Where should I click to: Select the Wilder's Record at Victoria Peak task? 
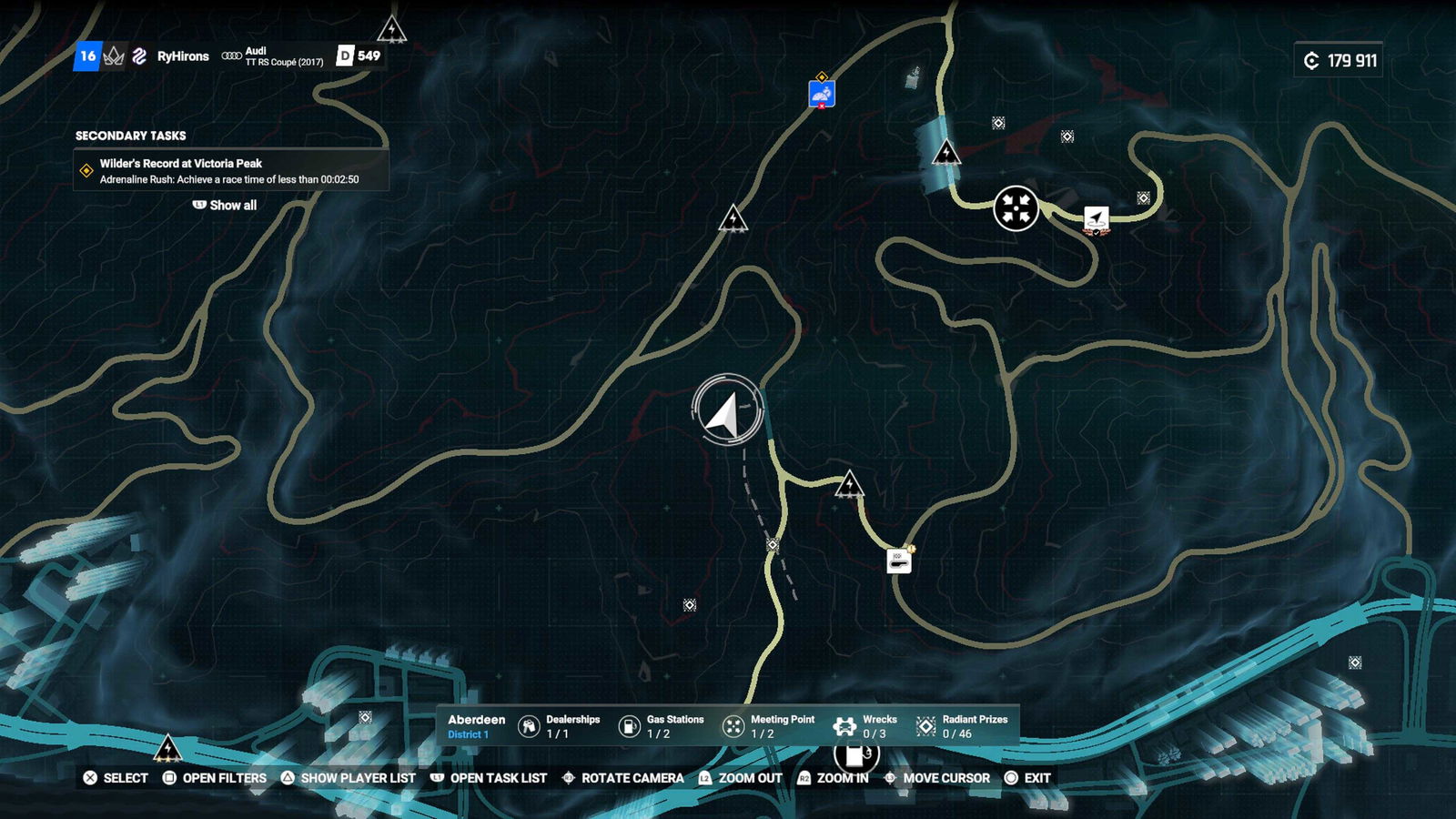pos(231,171)
